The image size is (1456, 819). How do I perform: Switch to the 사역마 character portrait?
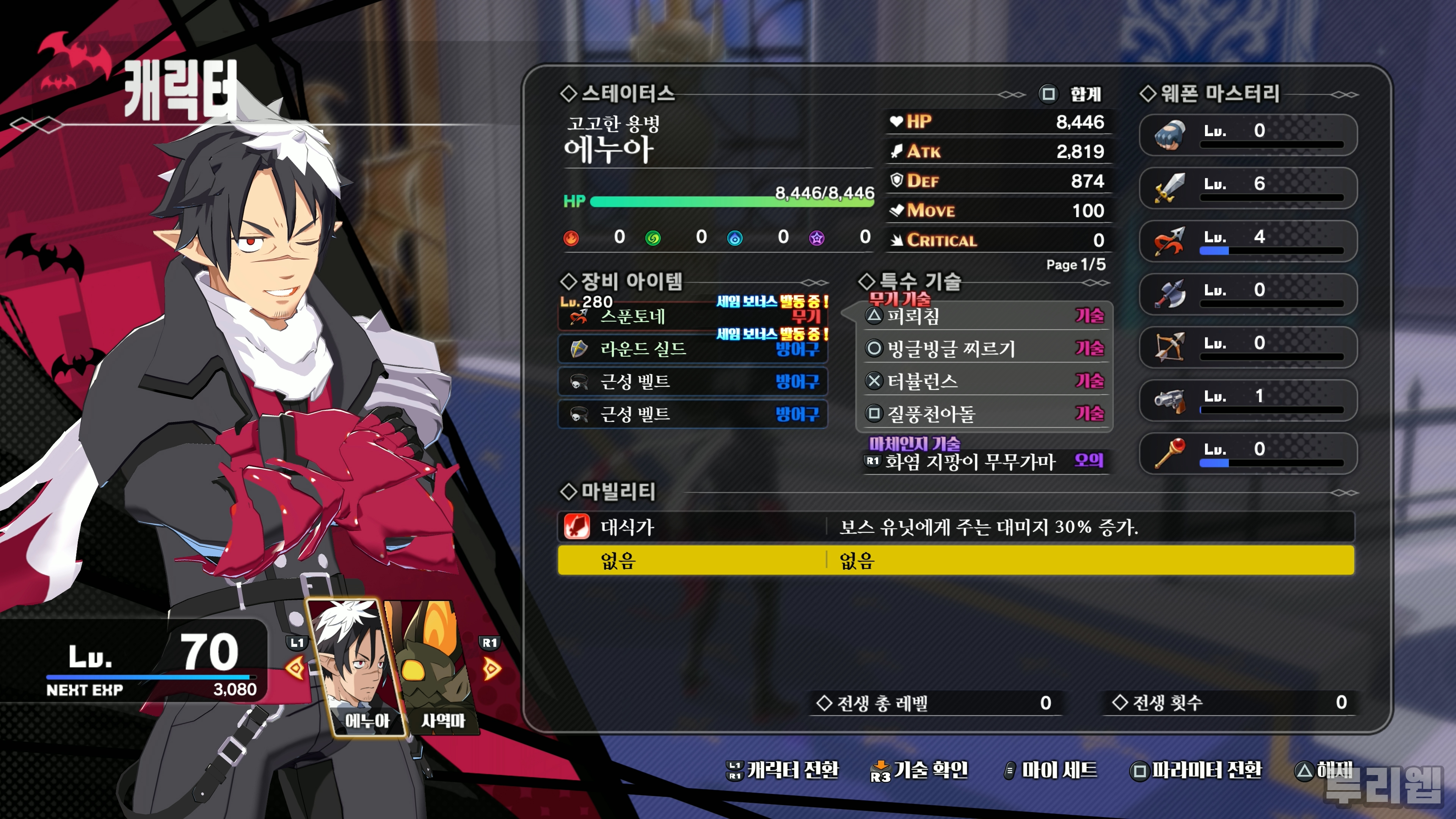point(438,667)
